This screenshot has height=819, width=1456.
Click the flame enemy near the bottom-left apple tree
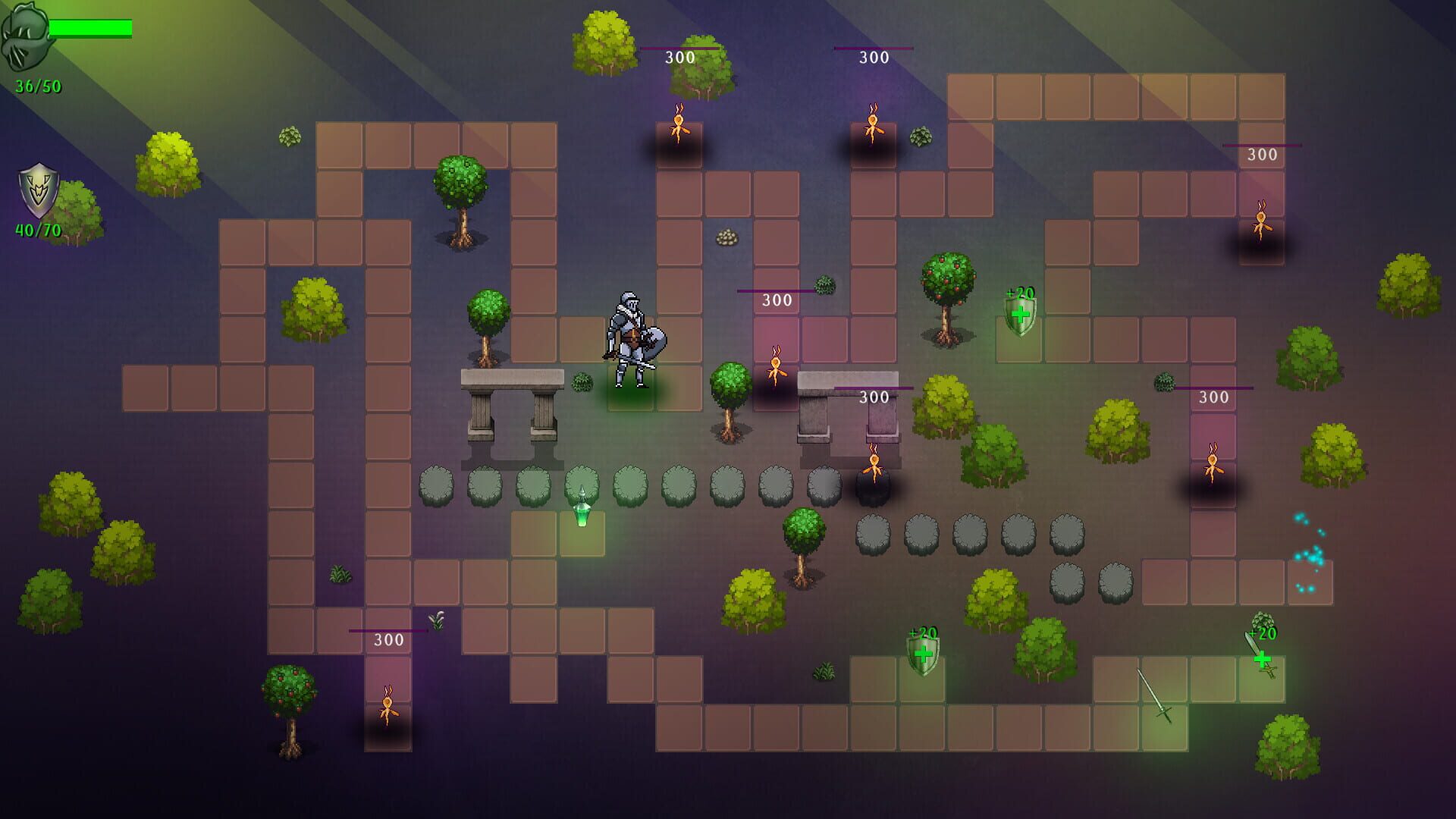[388, 705]
